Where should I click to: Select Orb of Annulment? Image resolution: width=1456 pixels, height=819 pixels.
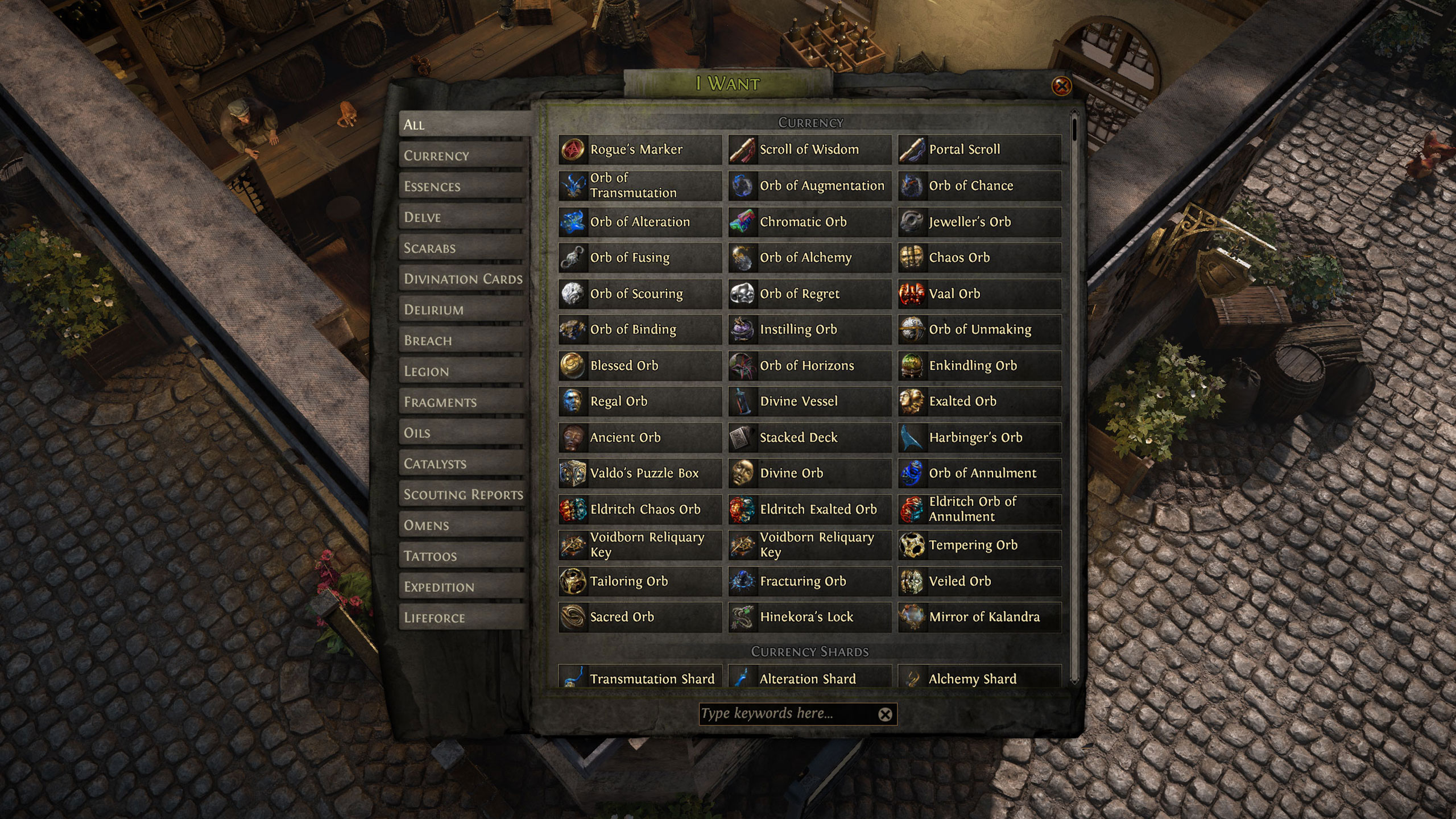click(979, 473)
